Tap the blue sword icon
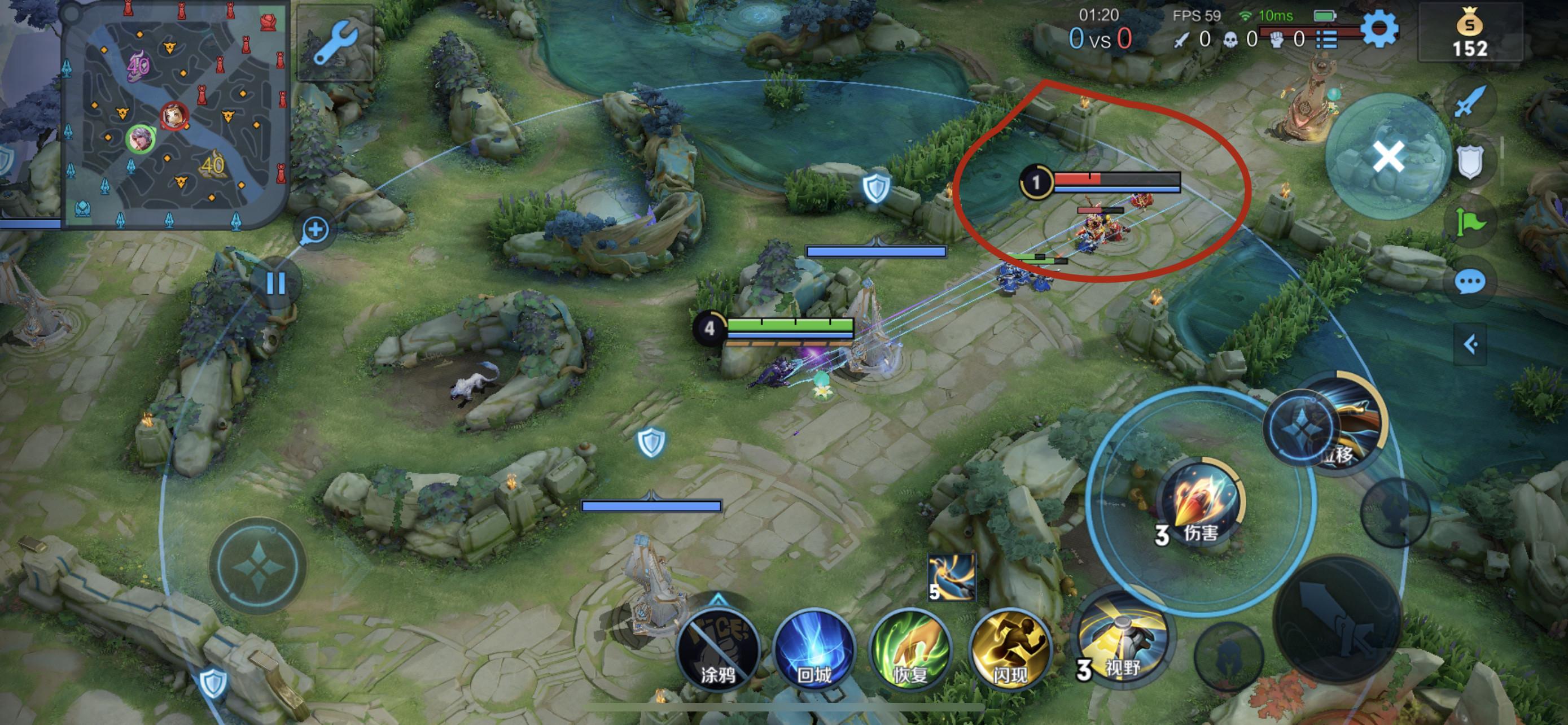1568x725 pixels. (x=1469, y=102)
